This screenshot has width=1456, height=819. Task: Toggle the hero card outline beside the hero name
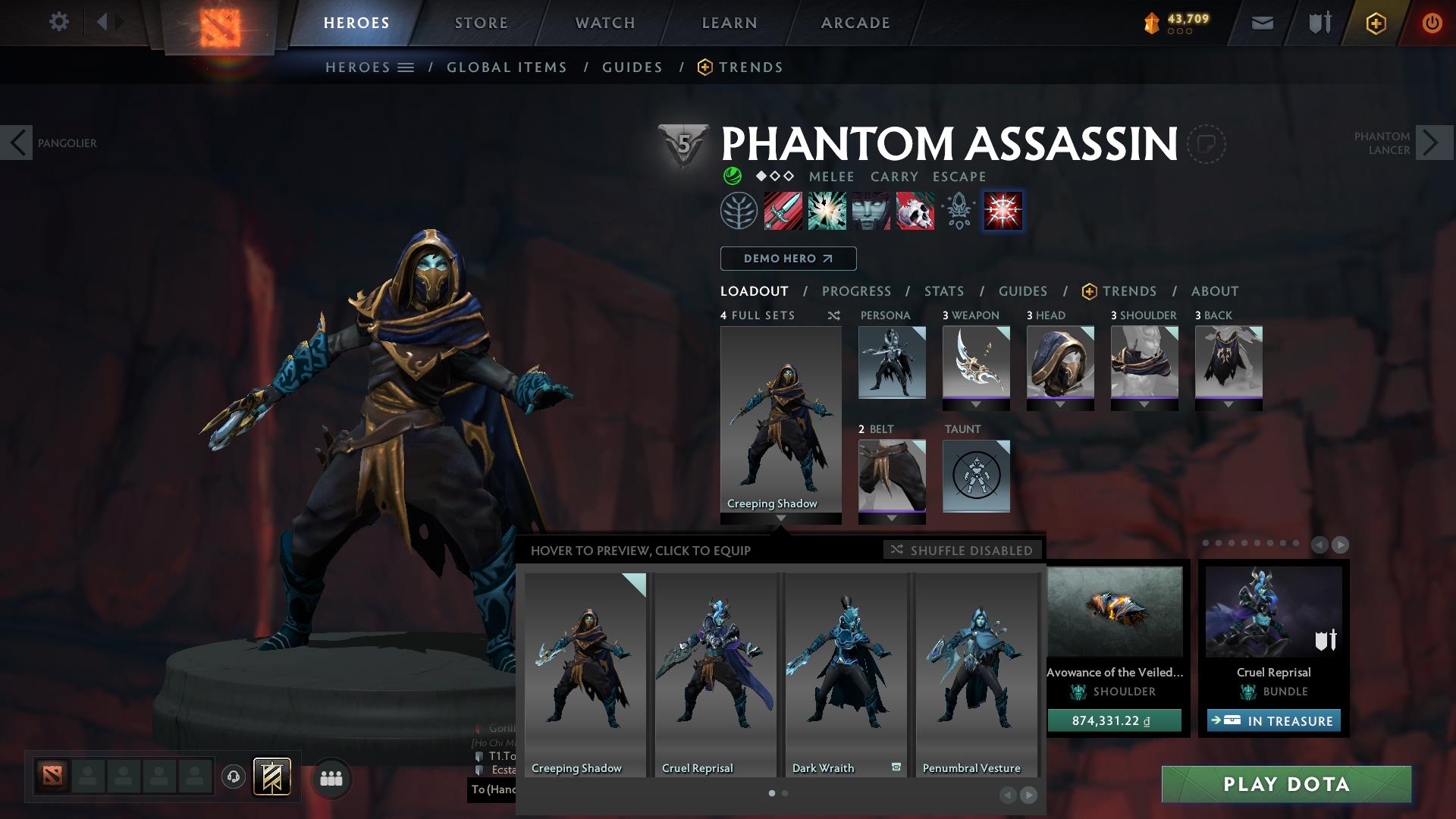1206,144
